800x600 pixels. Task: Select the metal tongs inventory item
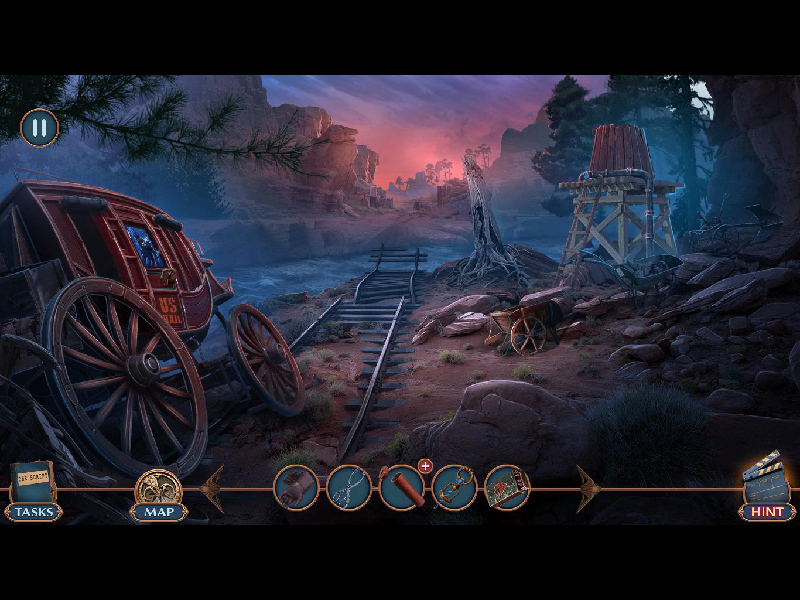coord(349,488)
